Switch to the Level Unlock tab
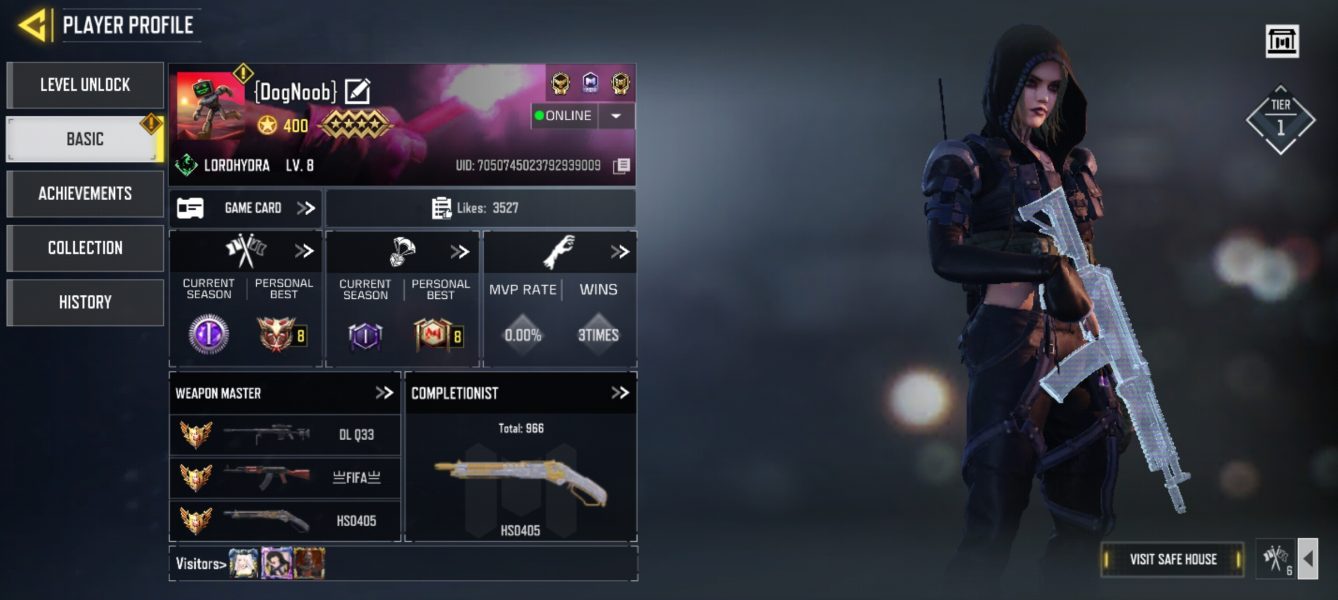Image resolution: width=1338 pixels, height=600 pixels. click(x=85, y=85)
